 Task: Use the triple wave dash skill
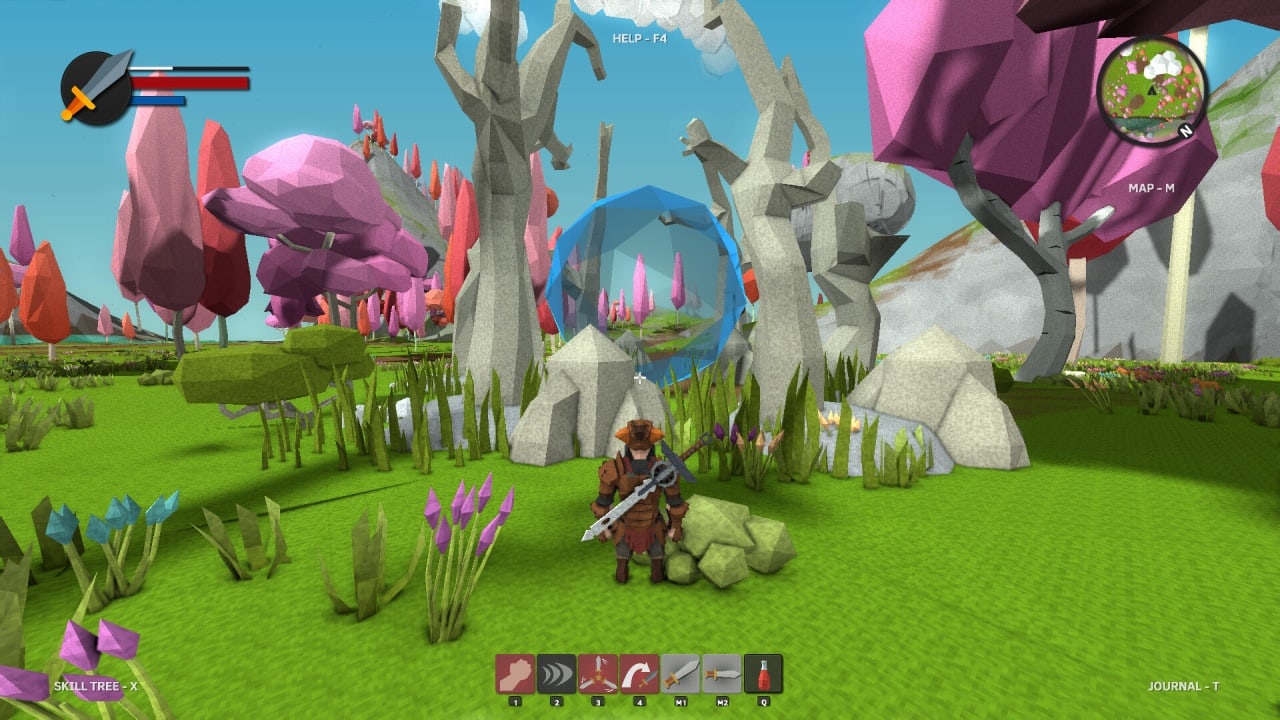click(x=557, y=674)
